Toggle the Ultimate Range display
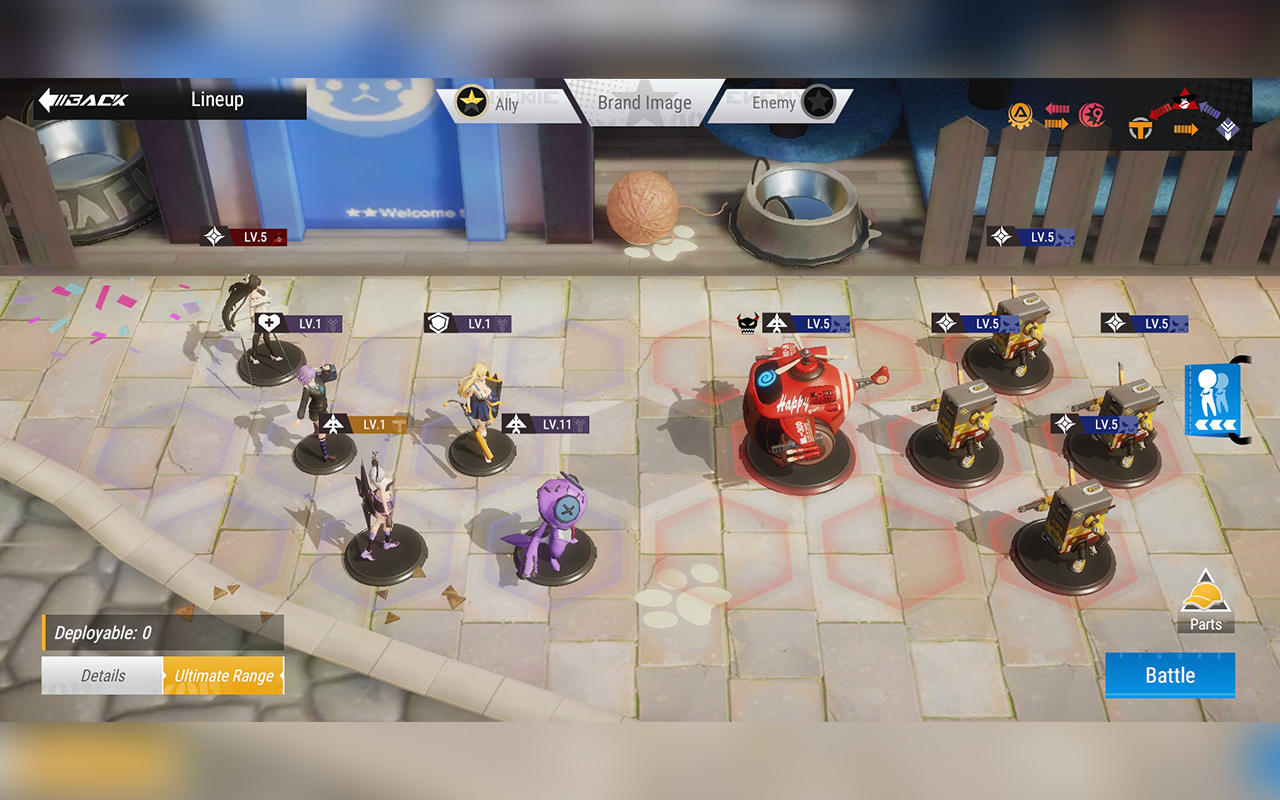1280x800 pixels. pyautogui.click(x=224, y=675)
